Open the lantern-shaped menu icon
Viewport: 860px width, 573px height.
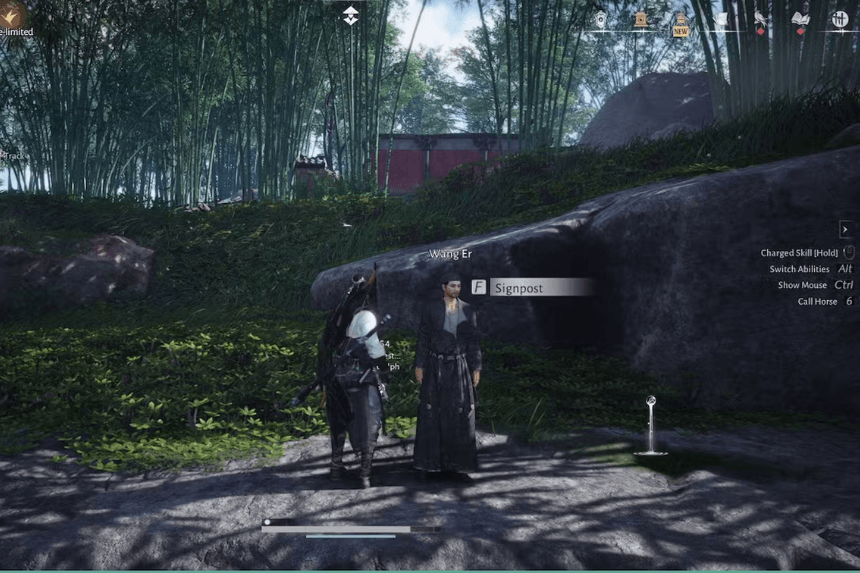(x=600, y=19)
